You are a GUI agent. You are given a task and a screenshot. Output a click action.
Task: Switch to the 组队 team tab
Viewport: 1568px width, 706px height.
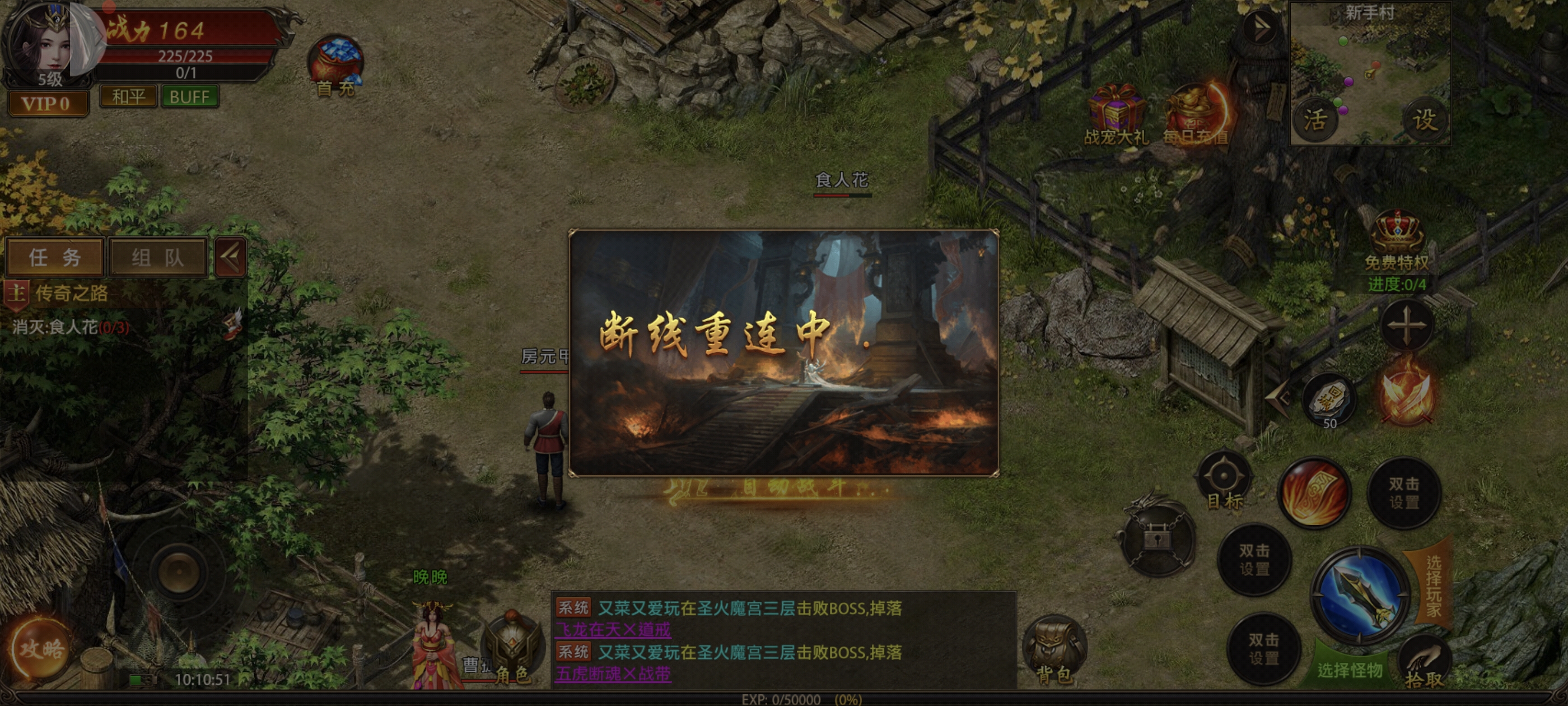coord(158,257)
